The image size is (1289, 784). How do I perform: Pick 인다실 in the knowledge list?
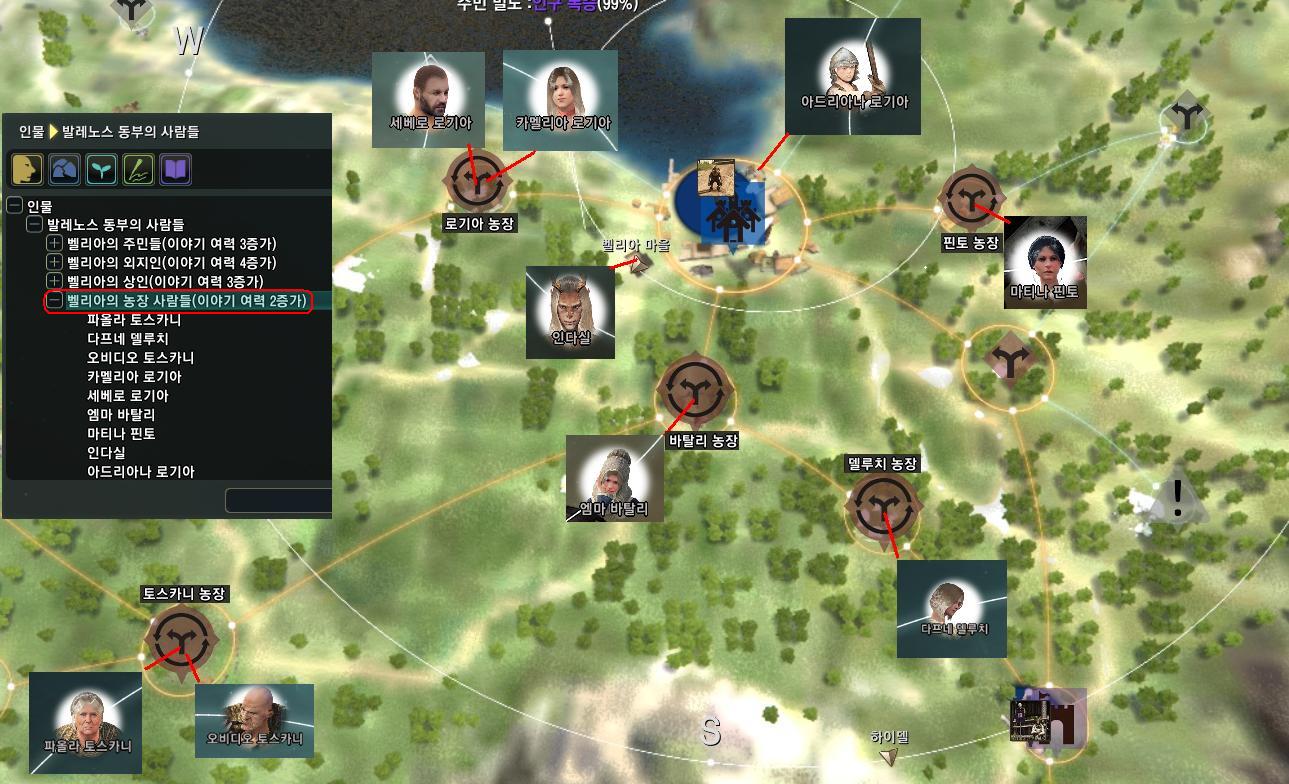click(x=106, y=453)
